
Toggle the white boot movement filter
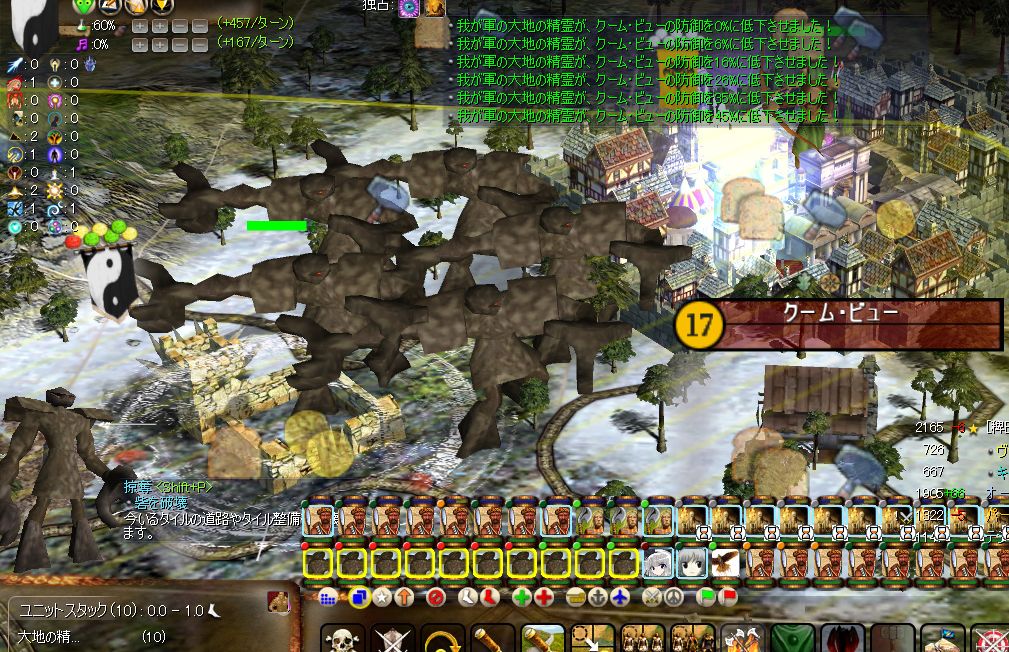pos(468,597)
